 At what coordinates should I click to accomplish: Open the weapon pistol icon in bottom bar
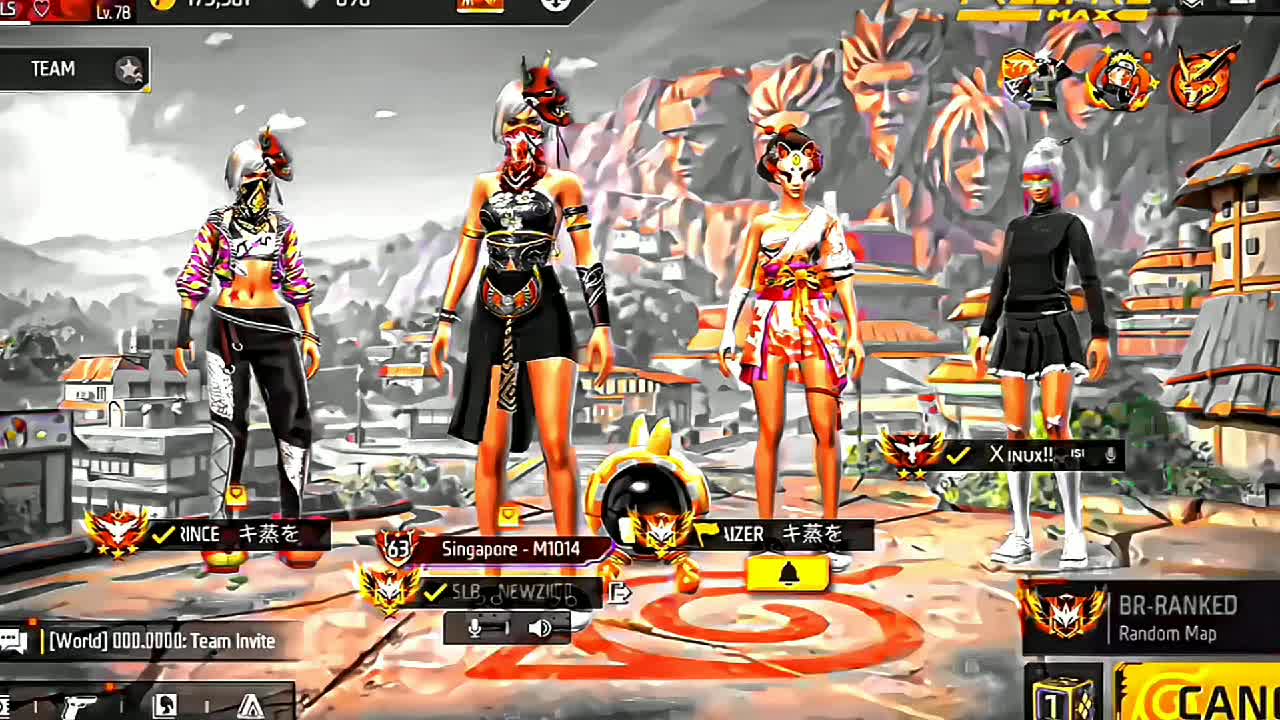tap(78, 705)
